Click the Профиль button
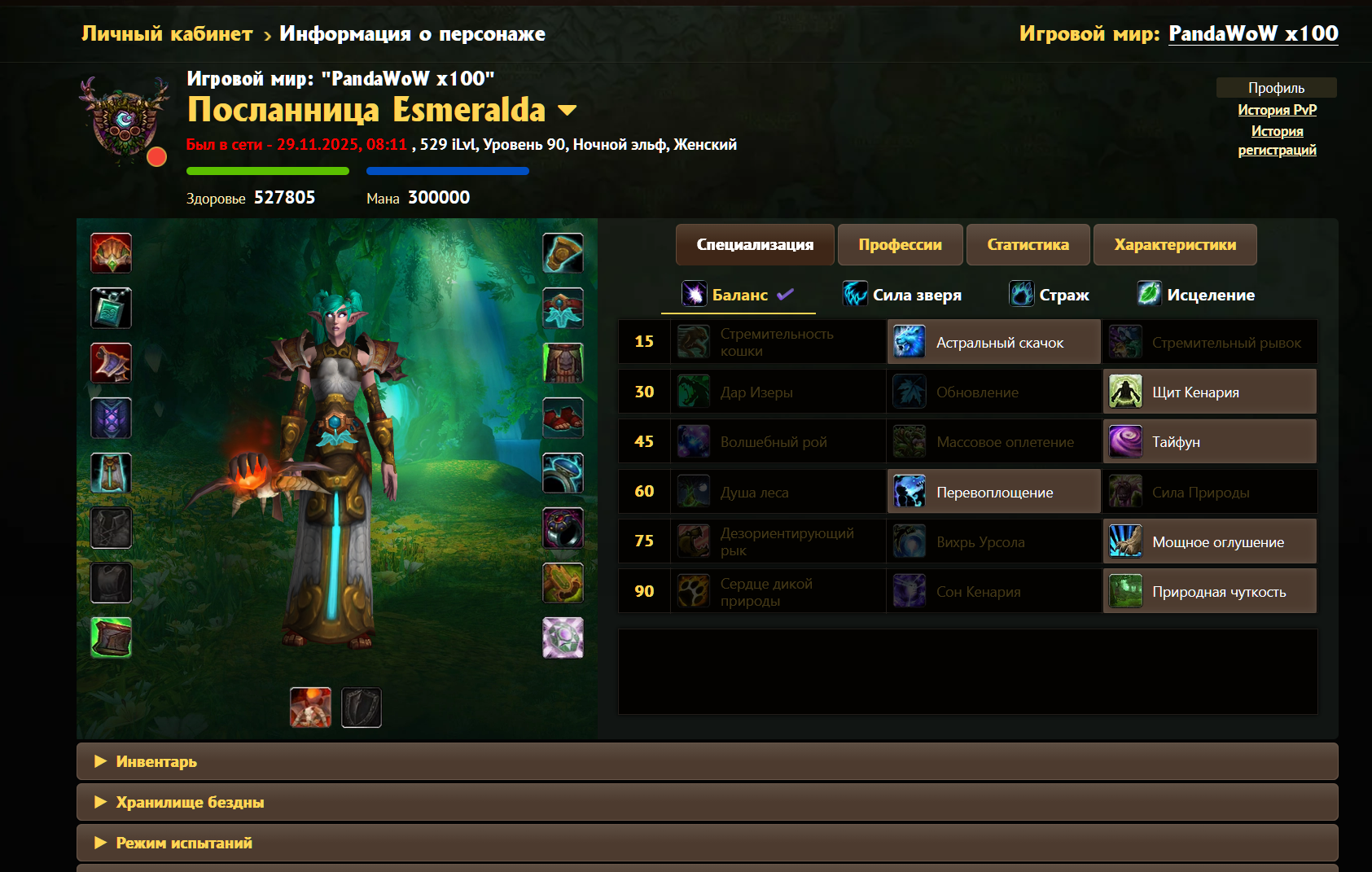This screenshot has height=872, width=1372. (1276, 88)
